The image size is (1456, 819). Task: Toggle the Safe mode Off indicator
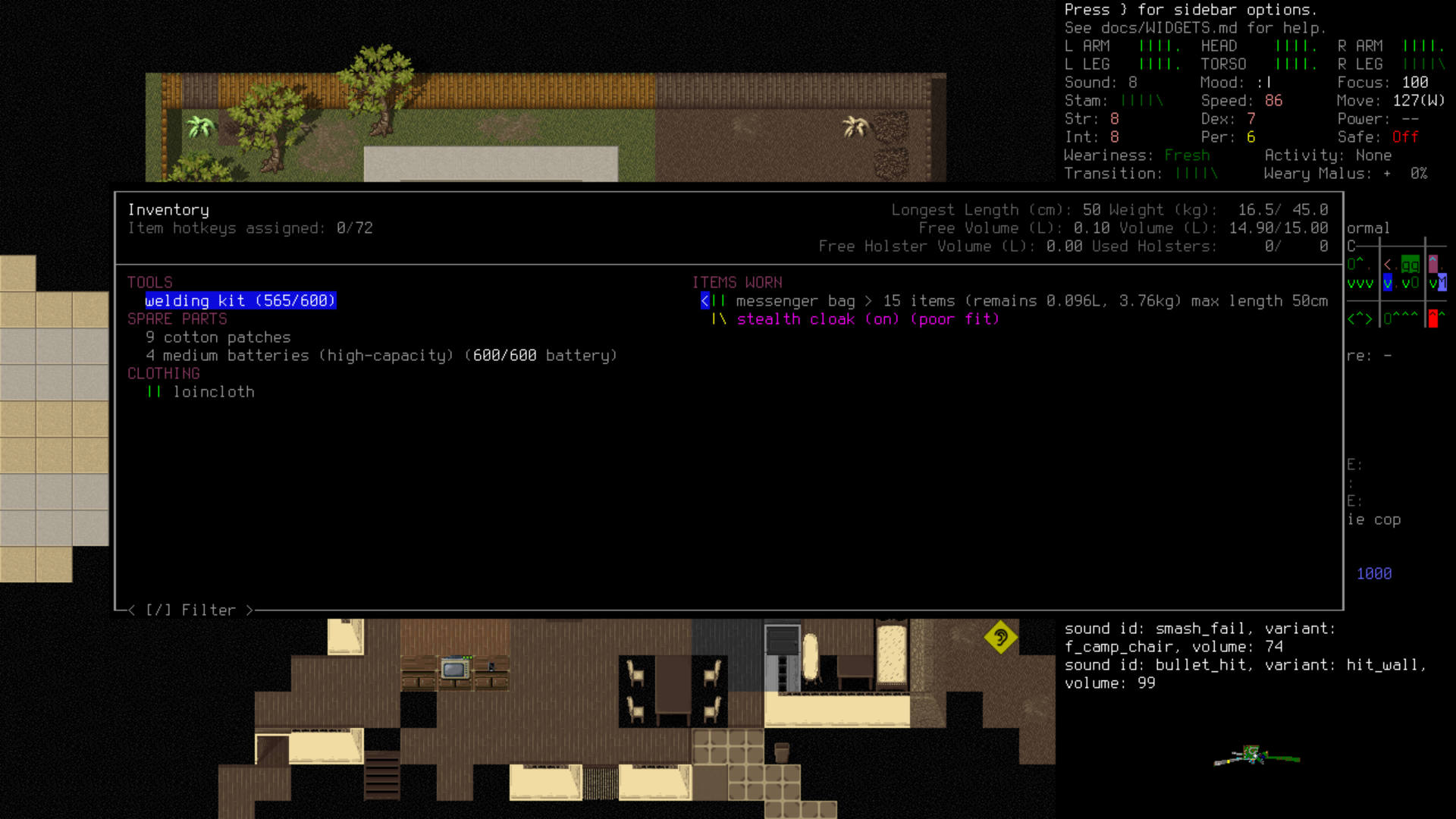[1404, 136]
